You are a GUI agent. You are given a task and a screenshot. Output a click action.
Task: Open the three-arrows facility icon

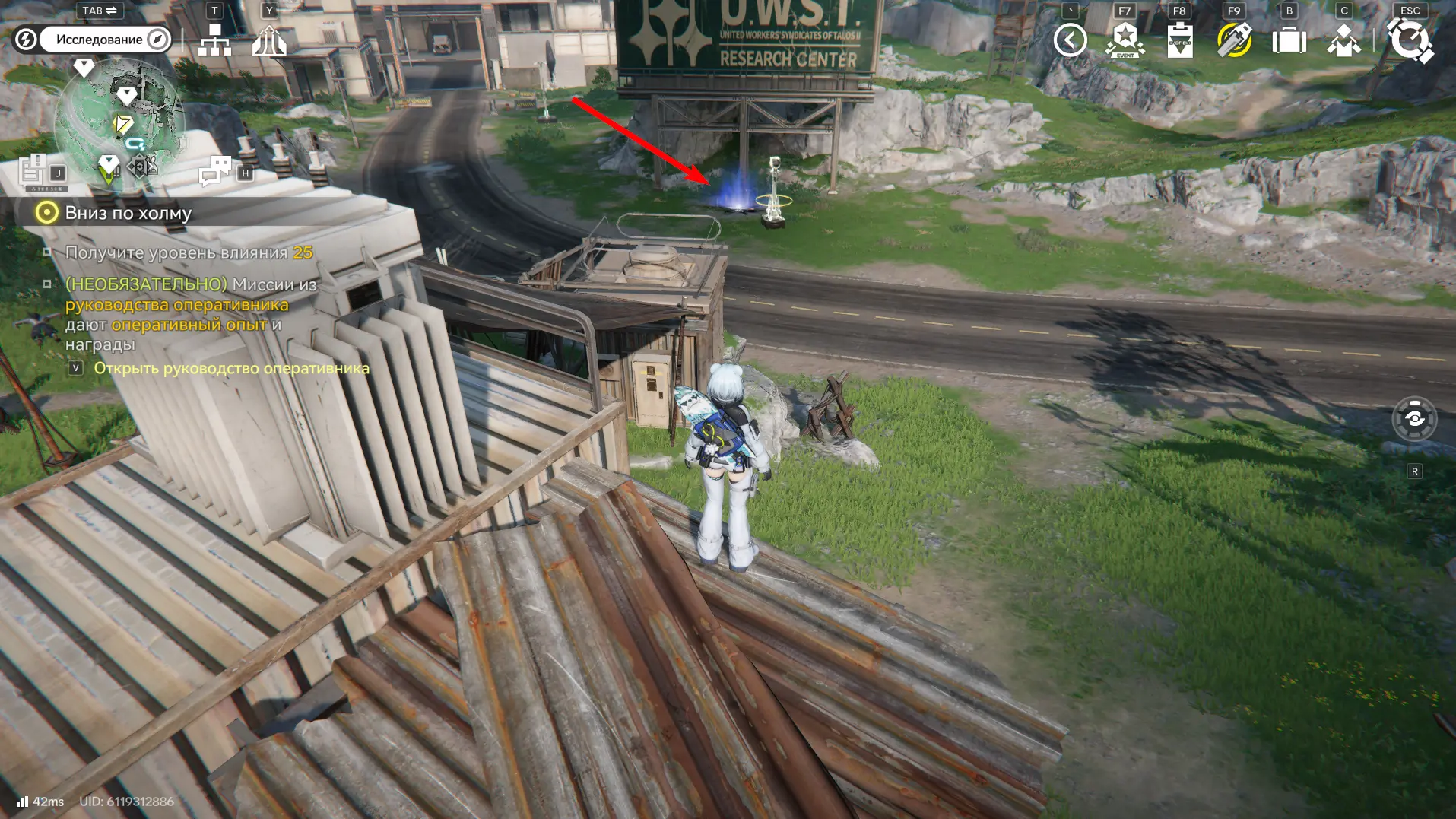click(x=269, y=40)
